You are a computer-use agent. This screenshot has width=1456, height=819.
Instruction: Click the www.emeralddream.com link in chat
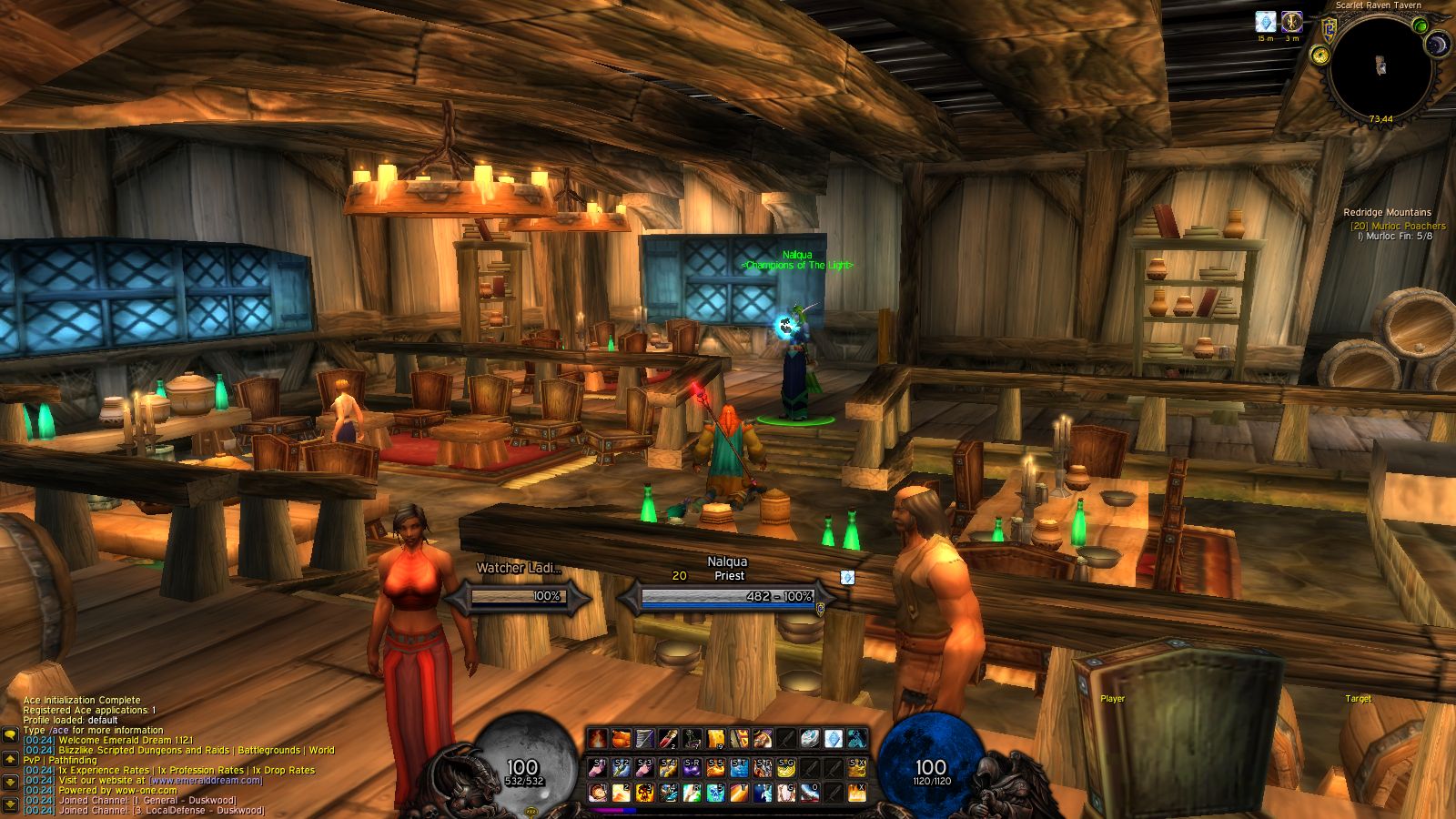pyautogui.click(x=205, y=782)
